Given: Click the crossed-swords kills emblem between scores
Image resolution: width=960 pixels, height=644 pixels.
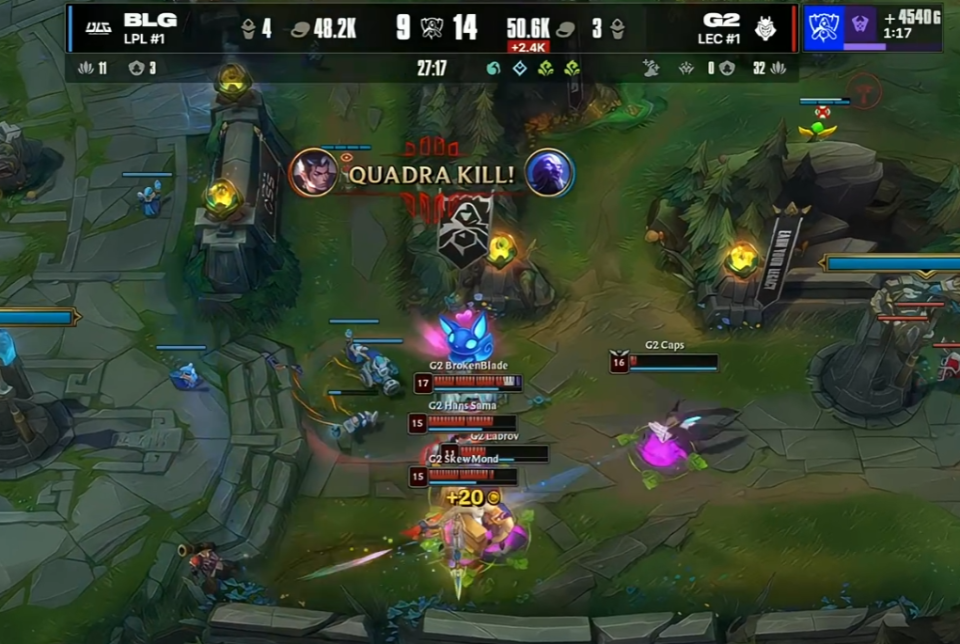Looking at the screenshot, I should [433, 27].
